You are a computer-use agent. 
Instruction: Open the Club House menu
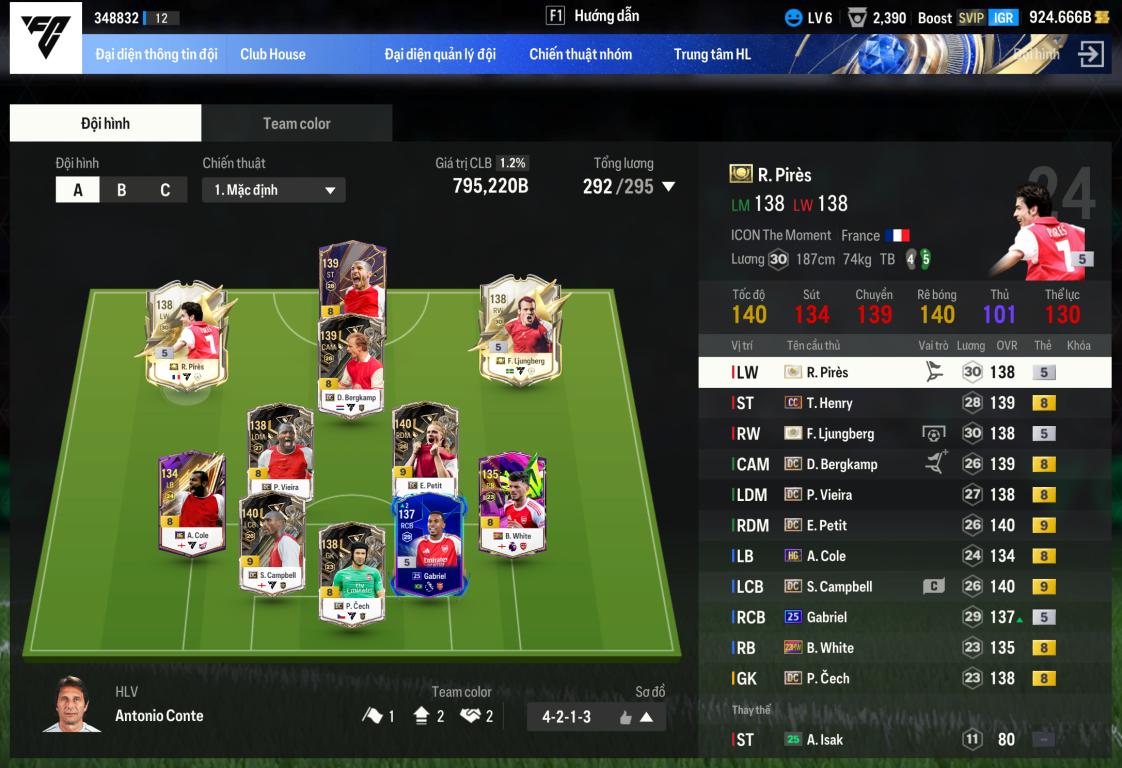[272, 54]
